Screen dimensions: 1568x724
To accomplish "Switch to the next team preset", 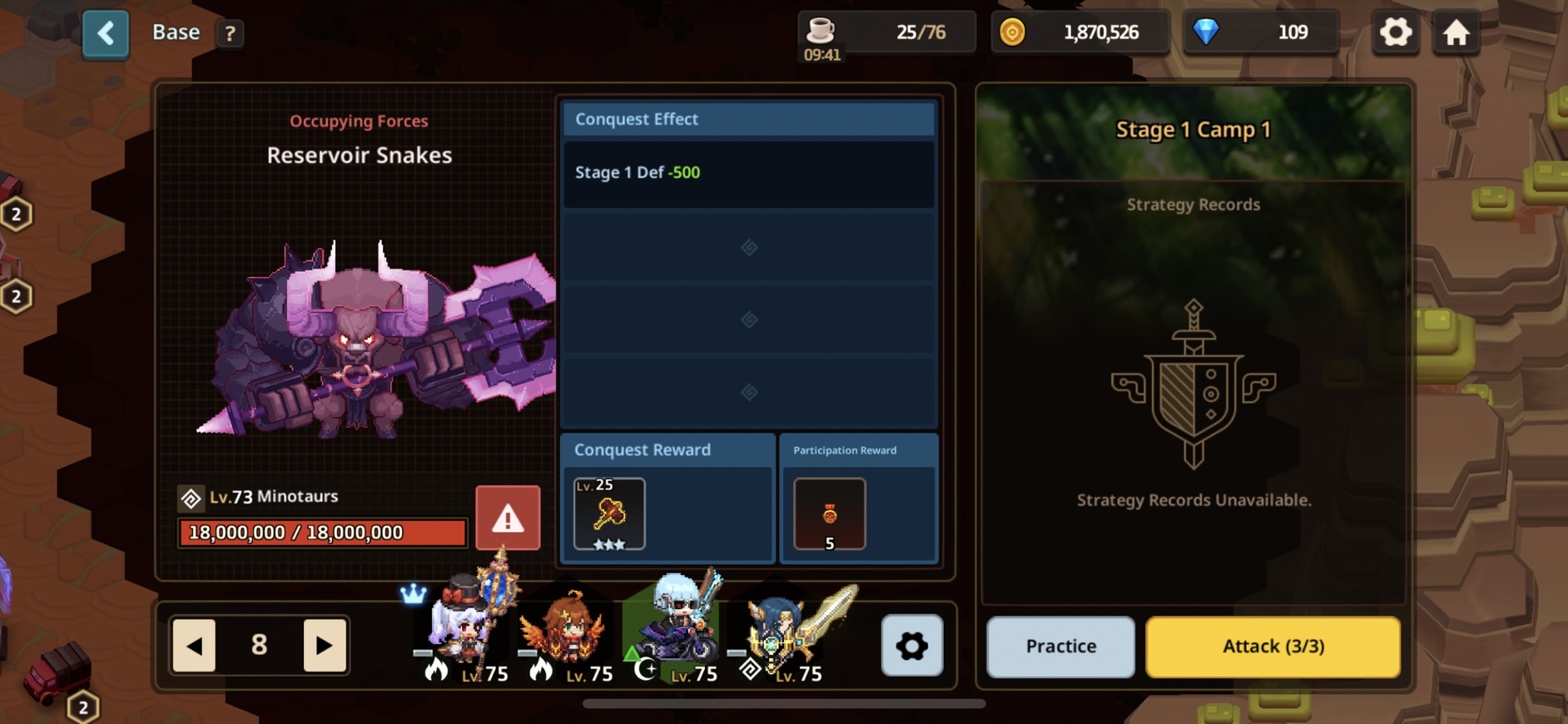I will coord(325,645).
